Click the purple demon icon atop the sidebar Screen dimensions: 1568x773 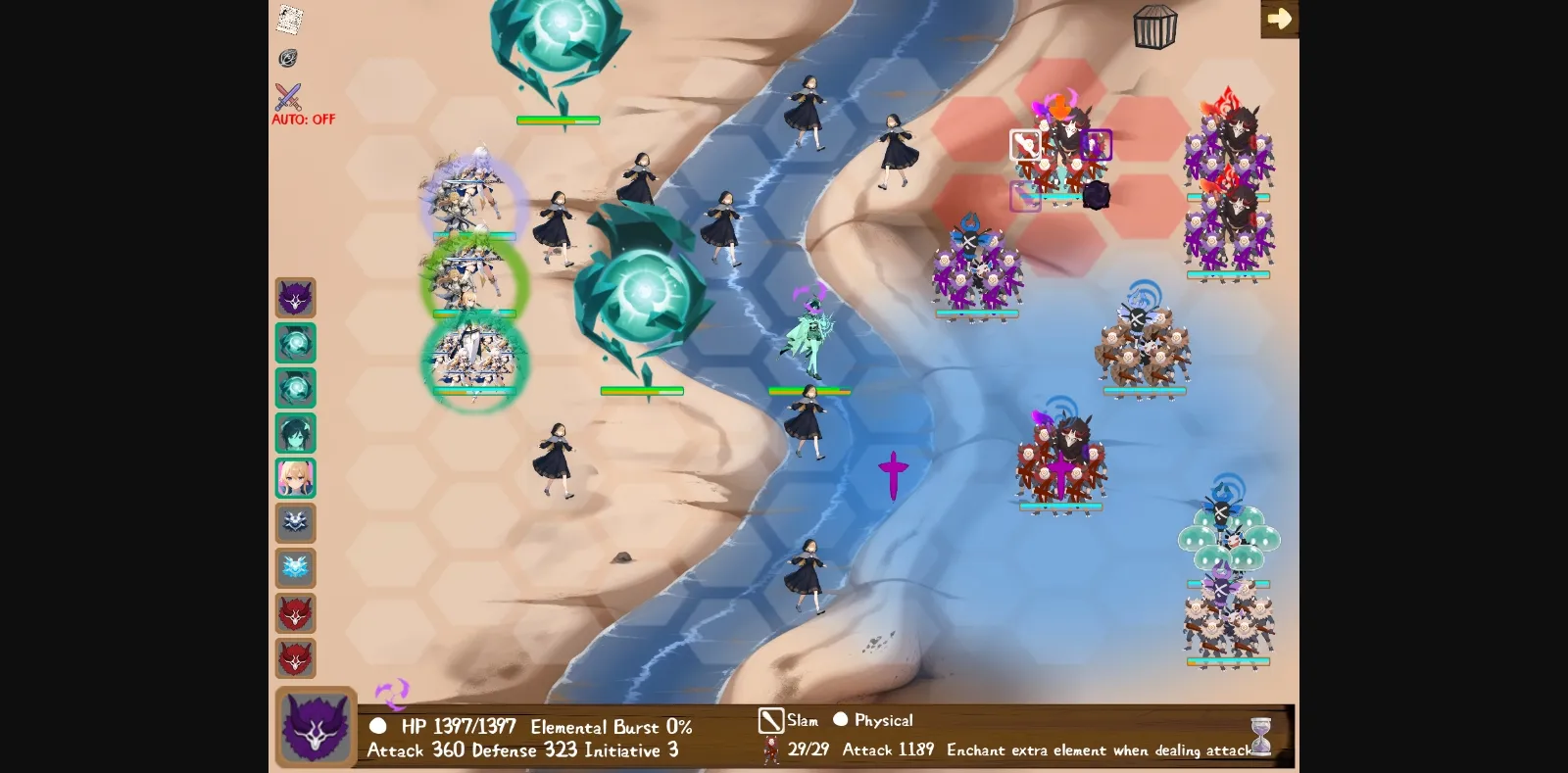[x=296, y=299]
